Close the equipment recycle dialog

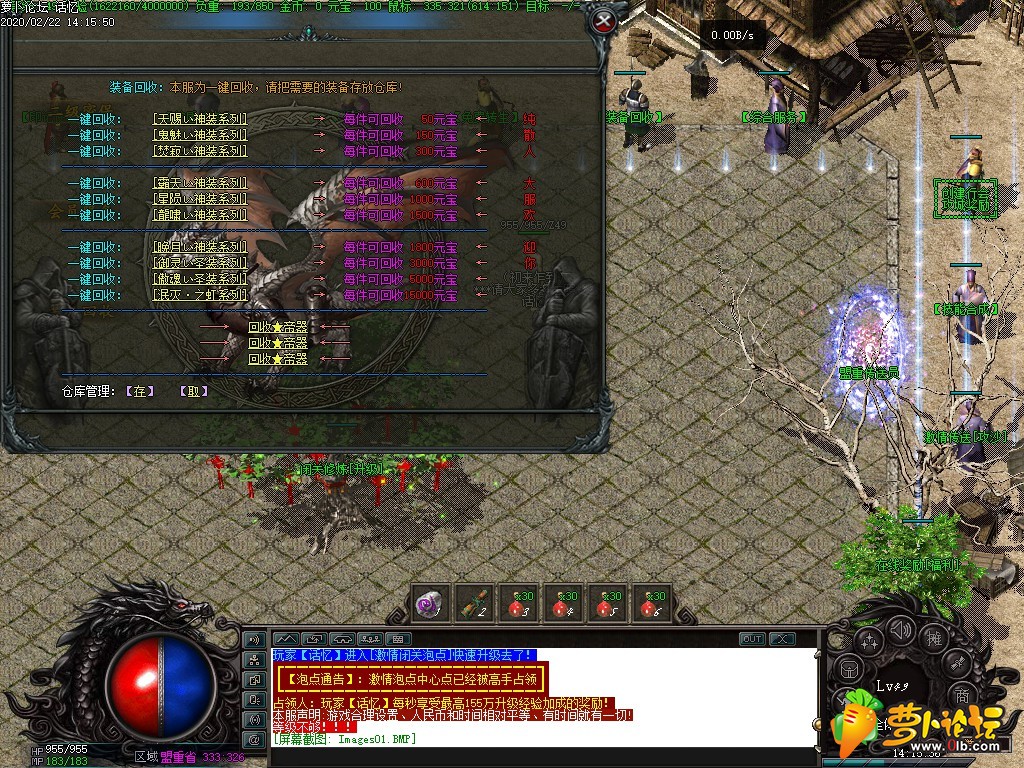pos(602,21)
